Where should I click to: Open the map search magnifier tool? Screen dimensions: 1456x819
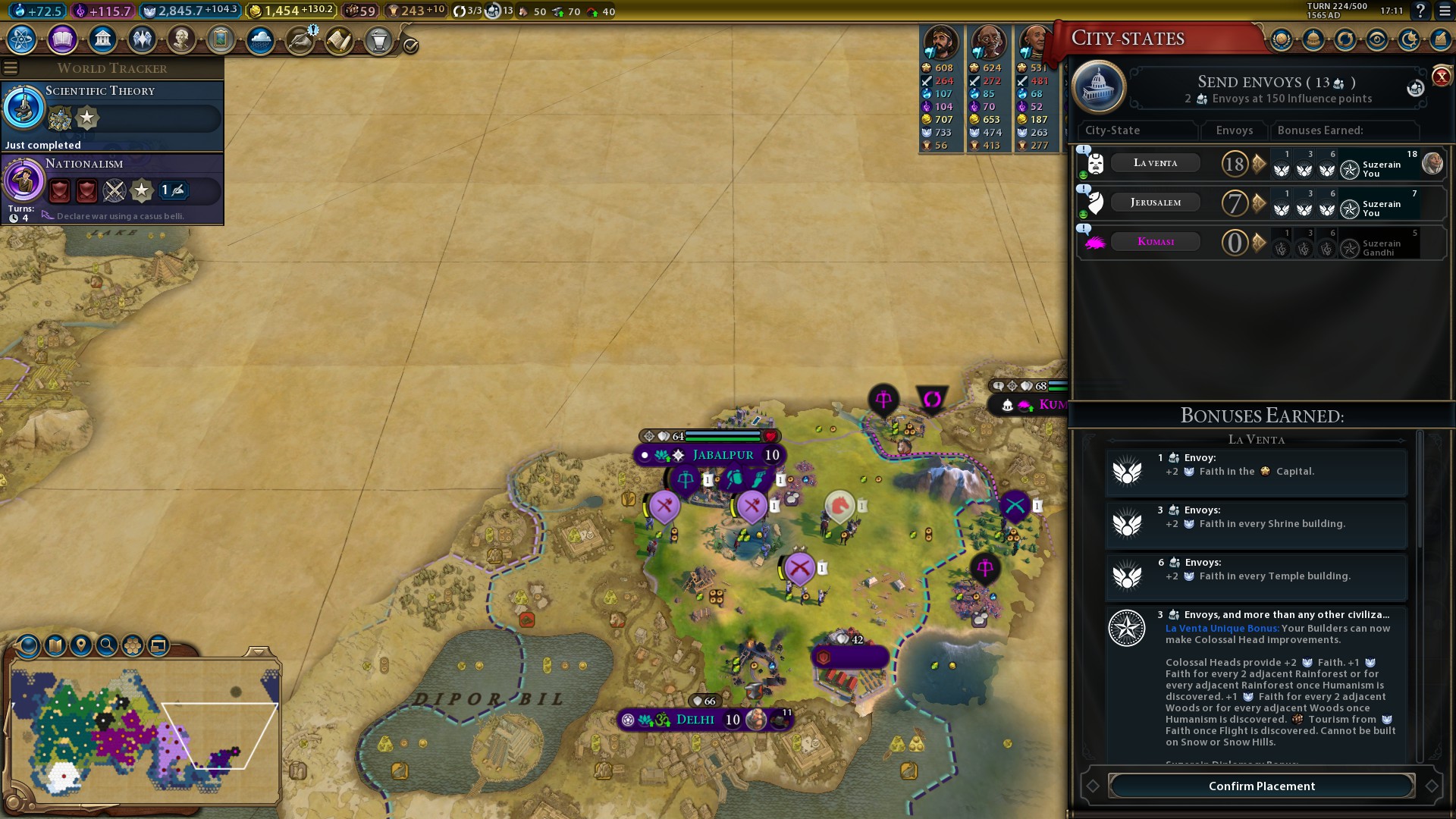click(x=107, y=645)
